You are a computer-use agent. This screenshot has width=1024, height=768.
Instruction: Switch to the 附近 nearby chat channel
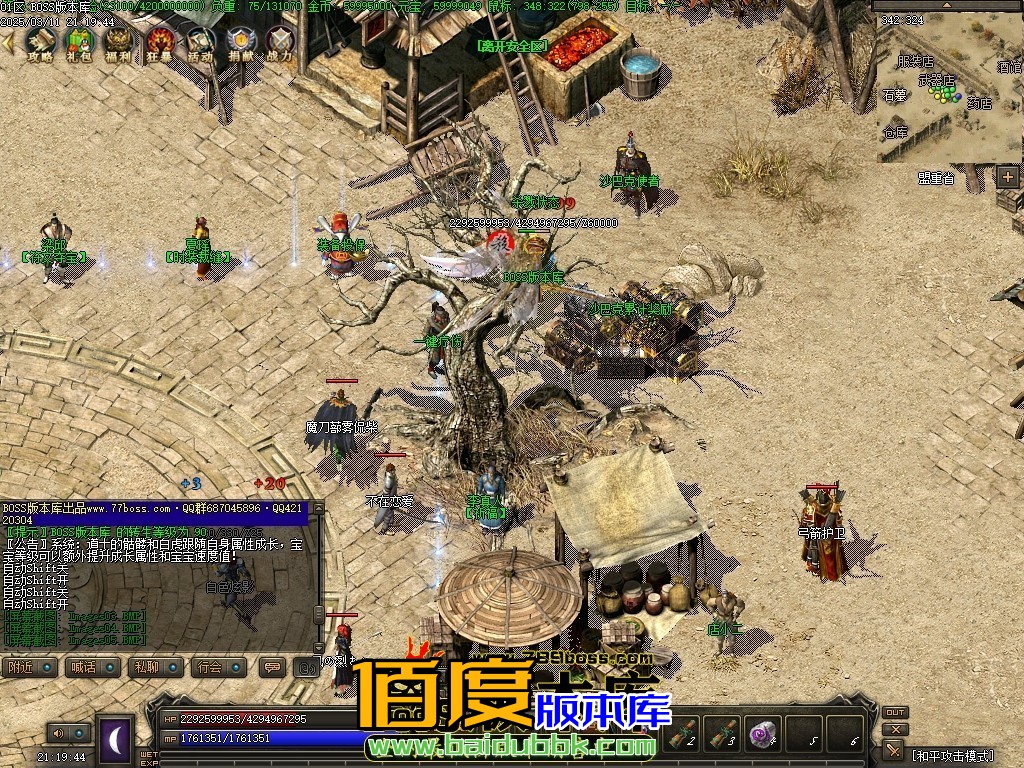point(29,667)
